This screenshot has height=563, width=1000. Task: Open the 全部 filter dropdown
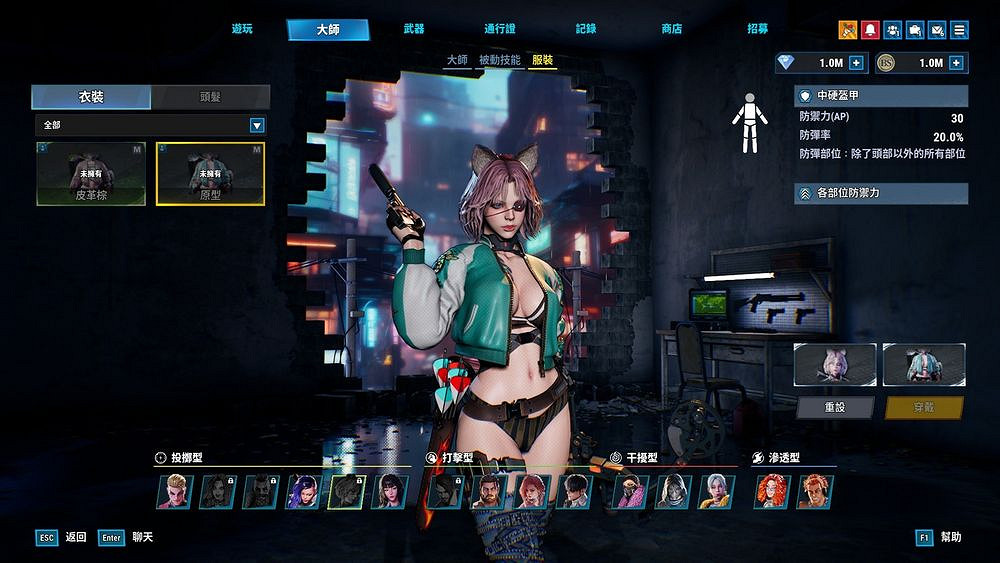(x=257, y=125)
